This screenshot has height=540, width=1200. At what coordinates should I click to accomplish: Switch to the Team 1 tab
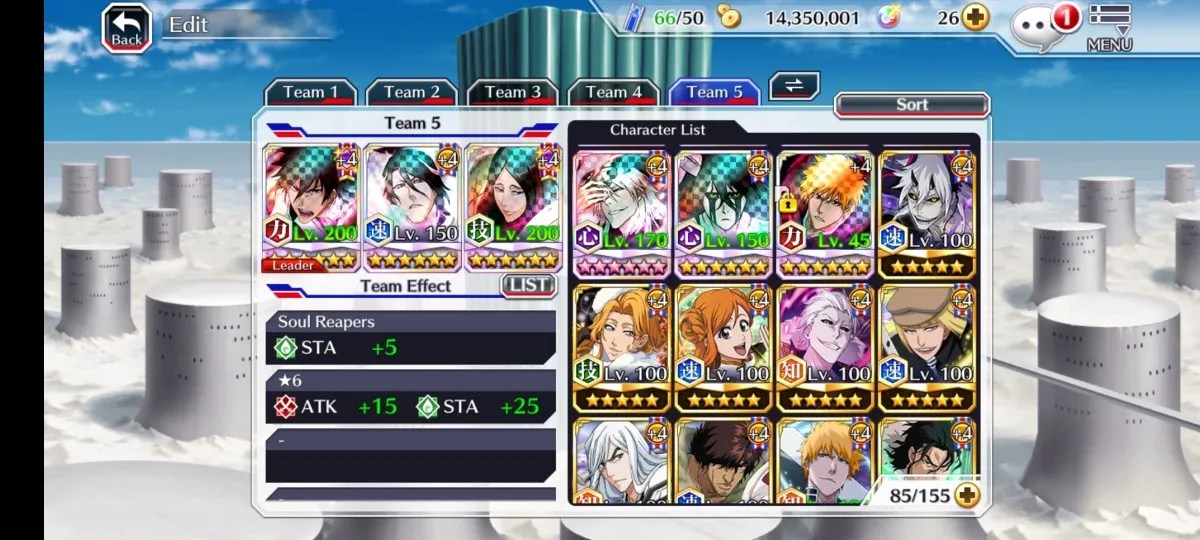click(x=310, y=93)
